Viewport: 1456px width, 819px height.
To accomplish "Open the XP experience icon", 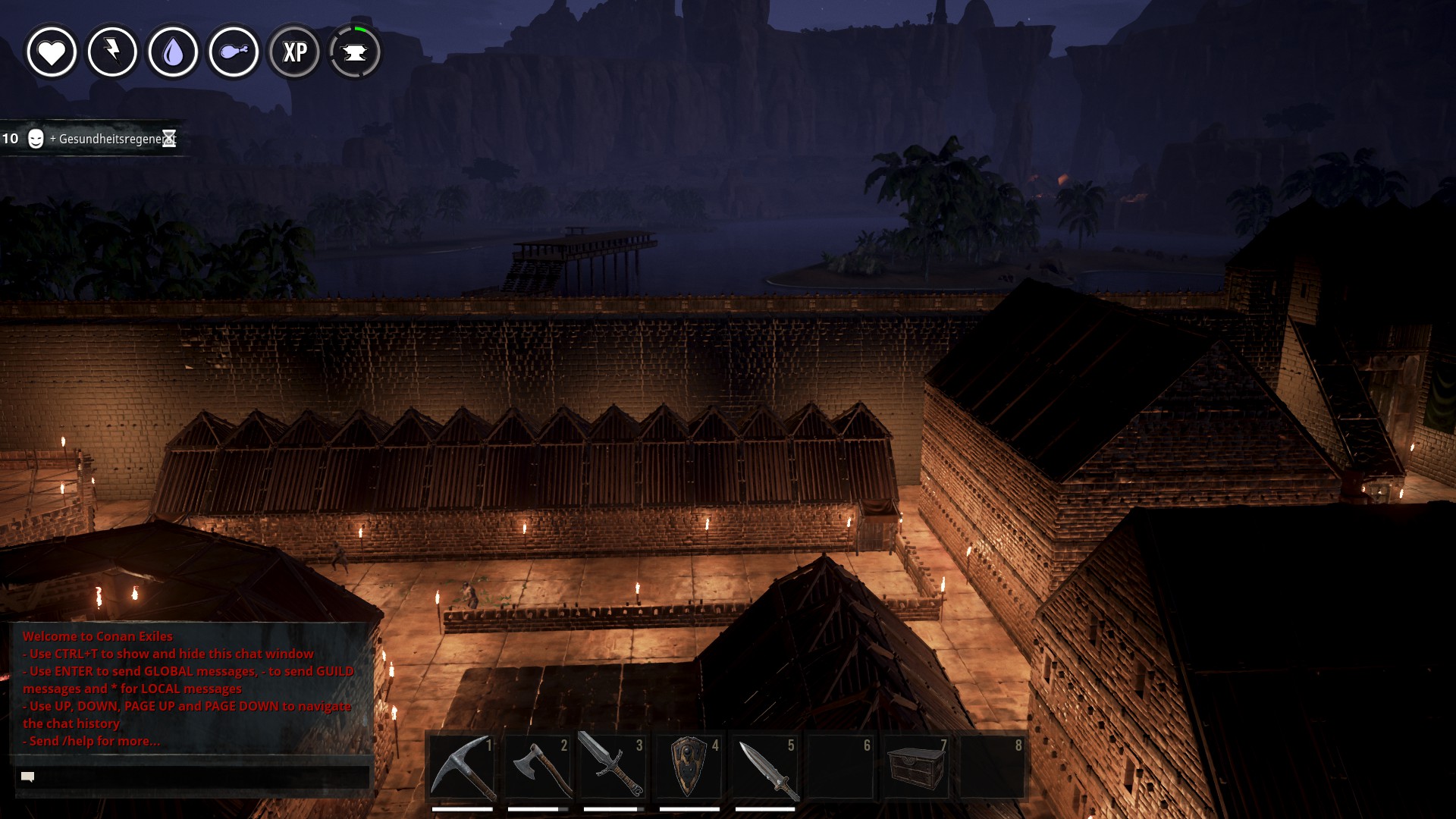I will pyautogui.click(x=294, y=52).
